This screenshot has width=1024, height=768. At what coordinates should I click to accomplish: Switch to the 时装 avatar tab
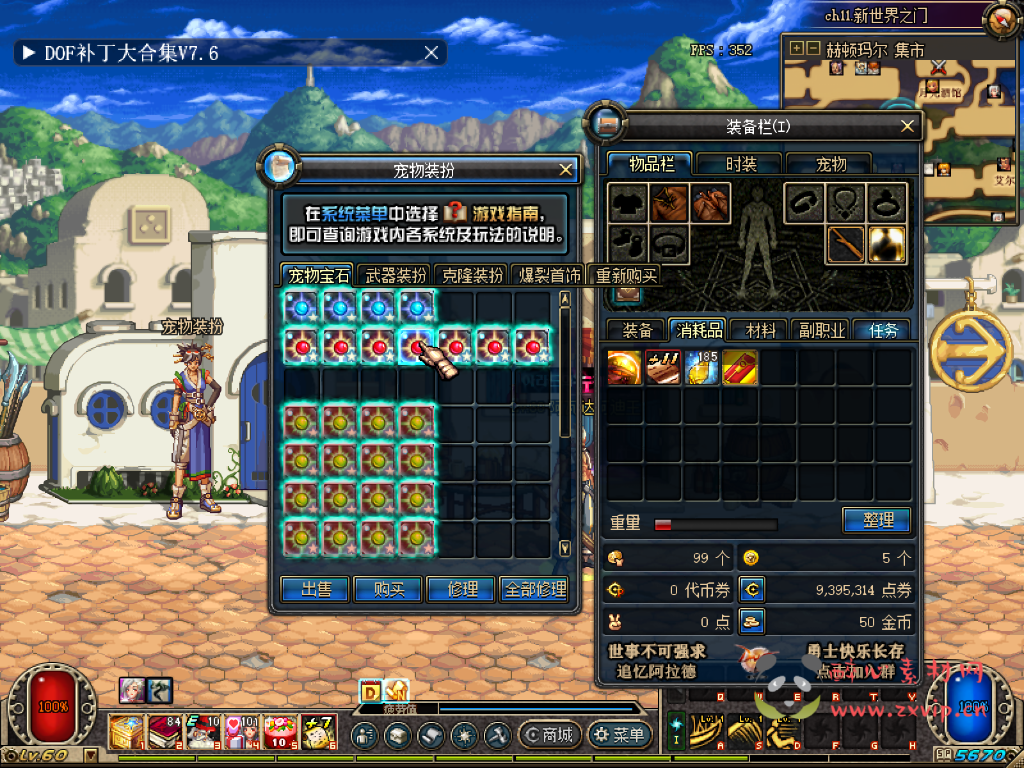pyautogui.click(x=741, y=164)
